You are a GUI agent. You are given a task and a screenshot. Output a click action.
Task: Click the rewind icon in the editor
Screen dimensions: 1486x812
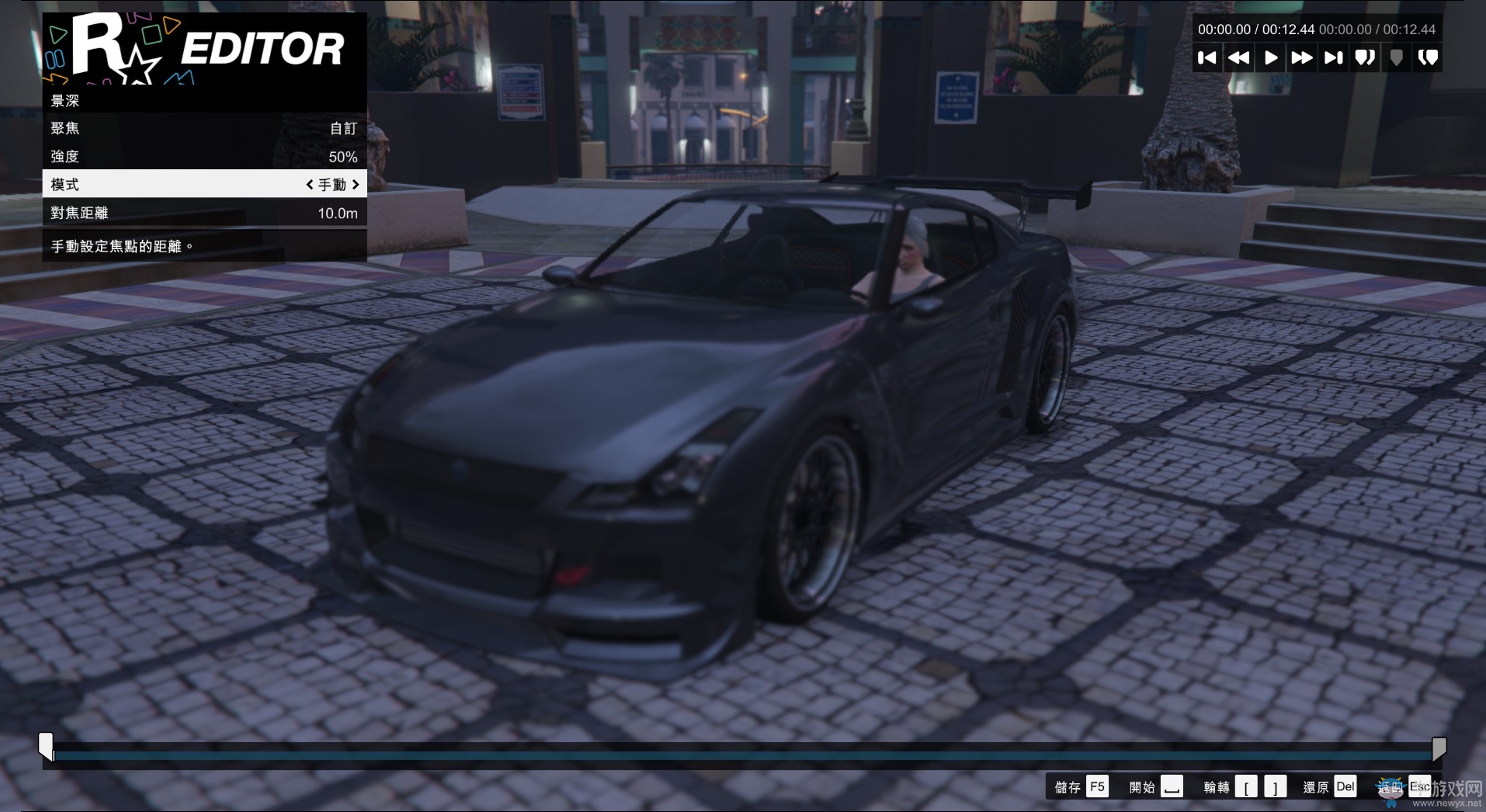[x=1240, y=57]
